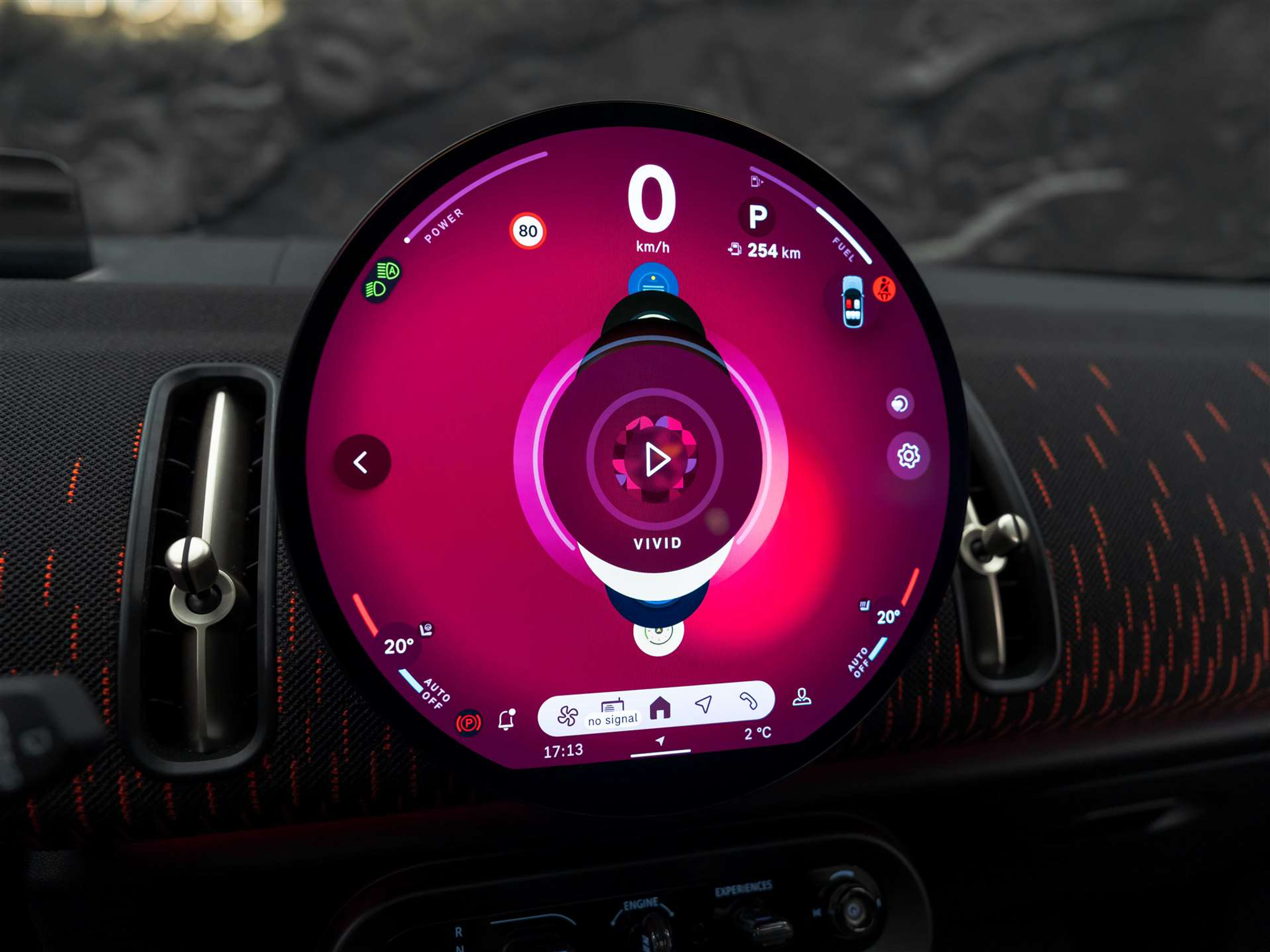The image size is (1270, 952).
Task: Open settings with the gear icon
Action: coord(908,456)
